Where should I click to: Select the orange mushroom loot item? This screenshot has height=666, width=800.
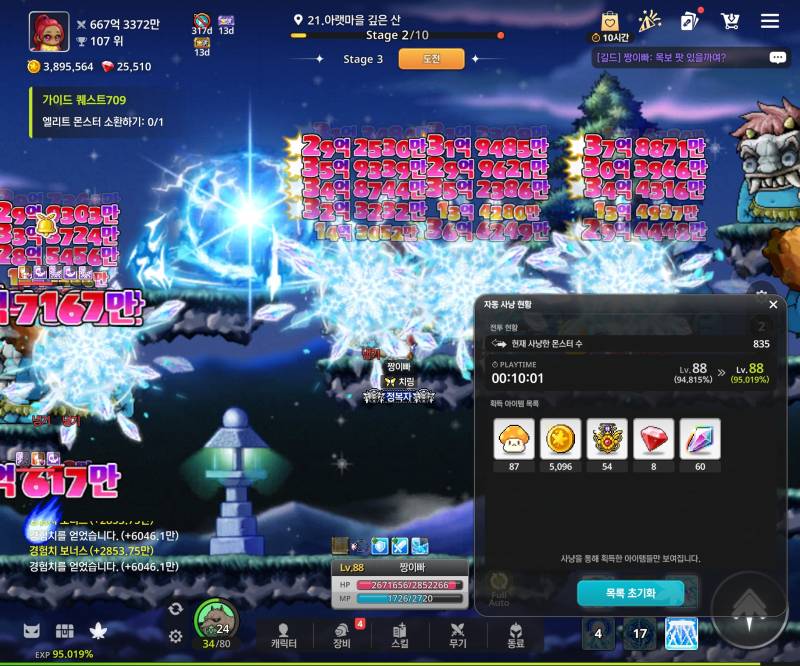[514, 439]
